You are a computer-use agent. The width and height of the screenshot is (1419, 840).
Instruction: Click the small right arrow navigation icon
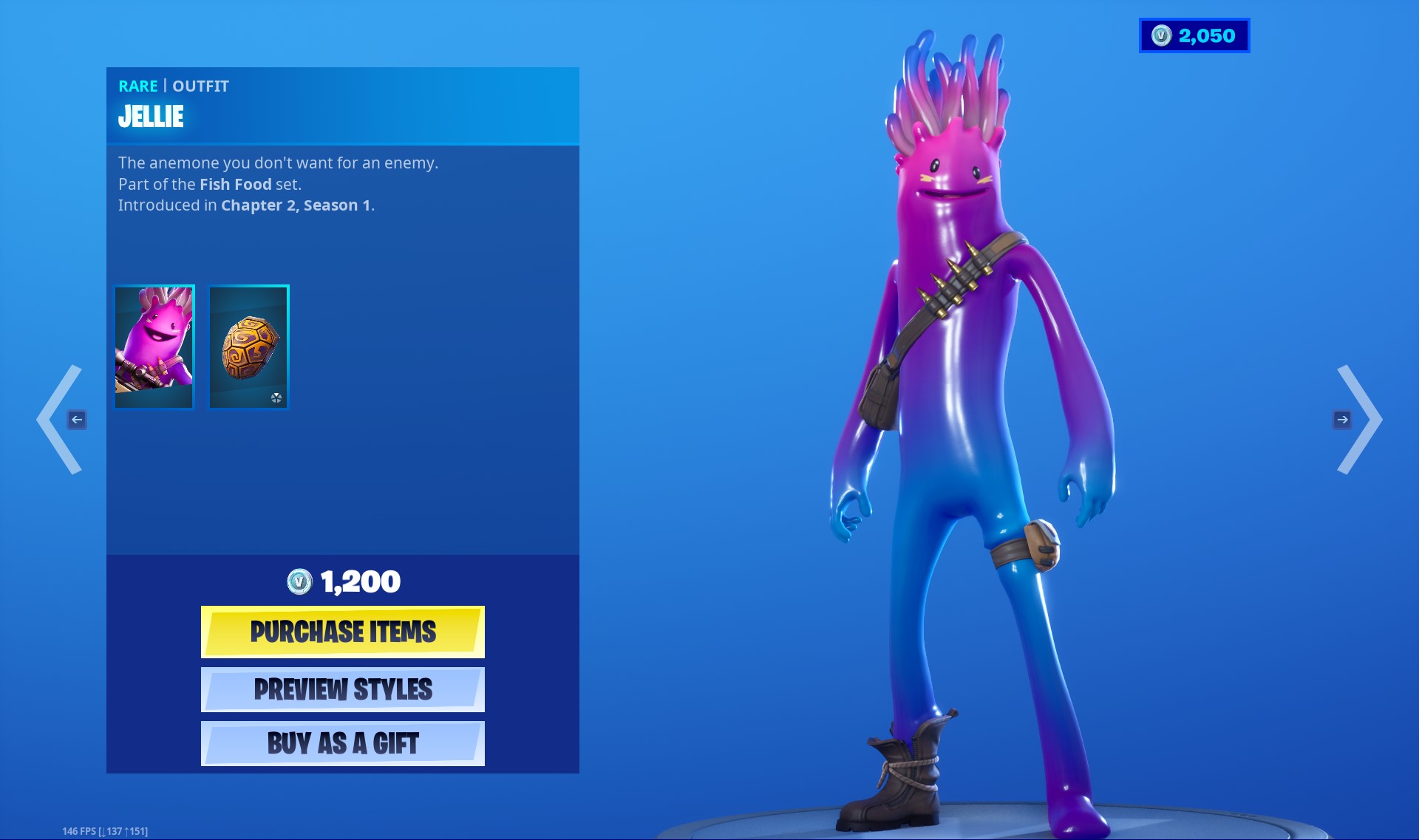(1343, 420)
